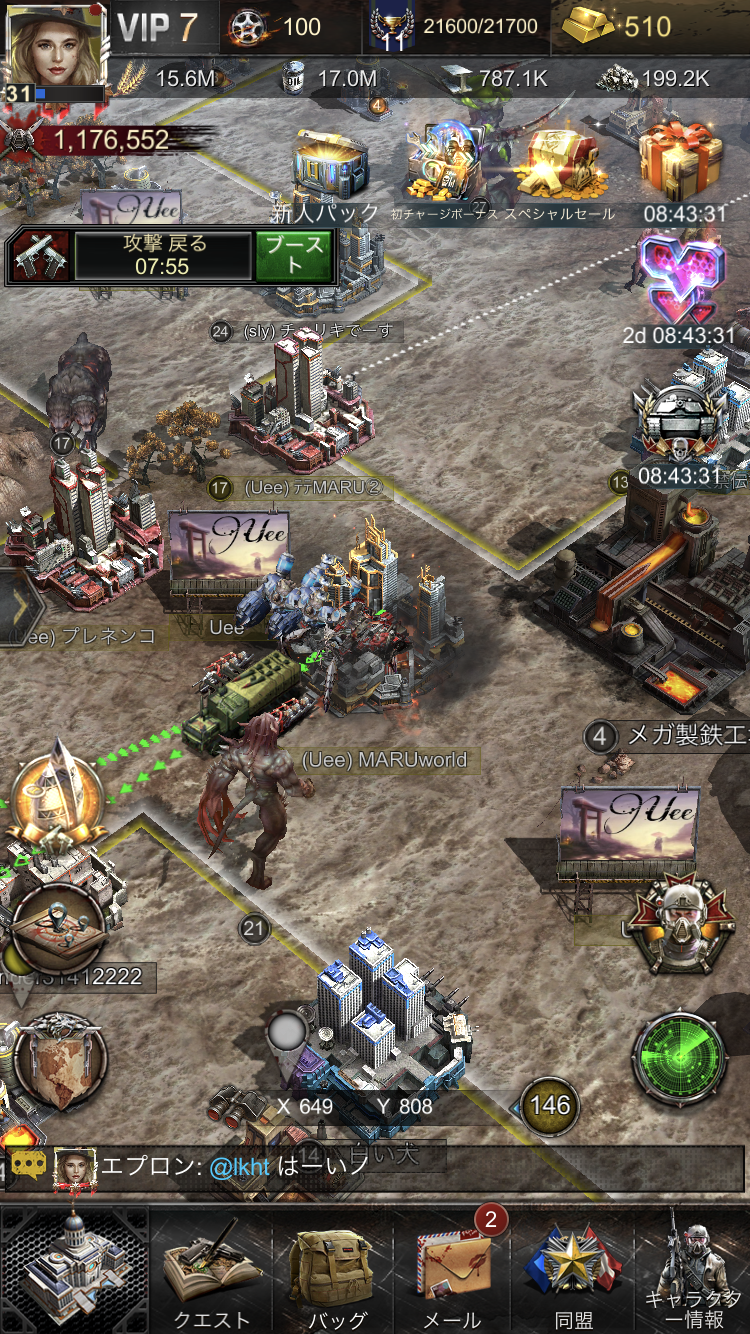Image resolution: width=750 pixels, height=1334 pixels.
Task: Return to base via capitol icon
Action: 73,1269
